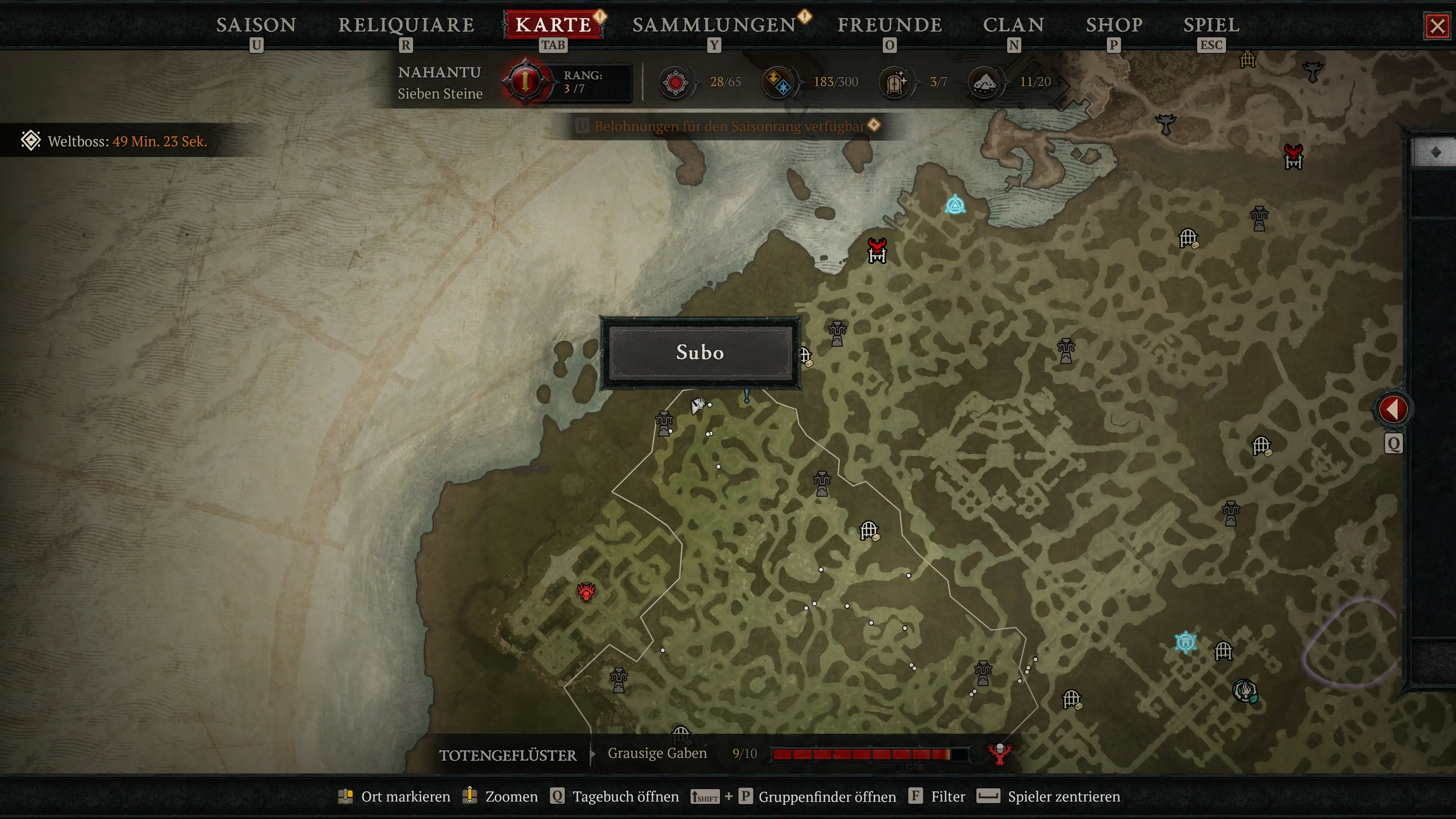Expand the side panel with red arrow
The image size is (1456, 819).
(x=1393, y=409)
